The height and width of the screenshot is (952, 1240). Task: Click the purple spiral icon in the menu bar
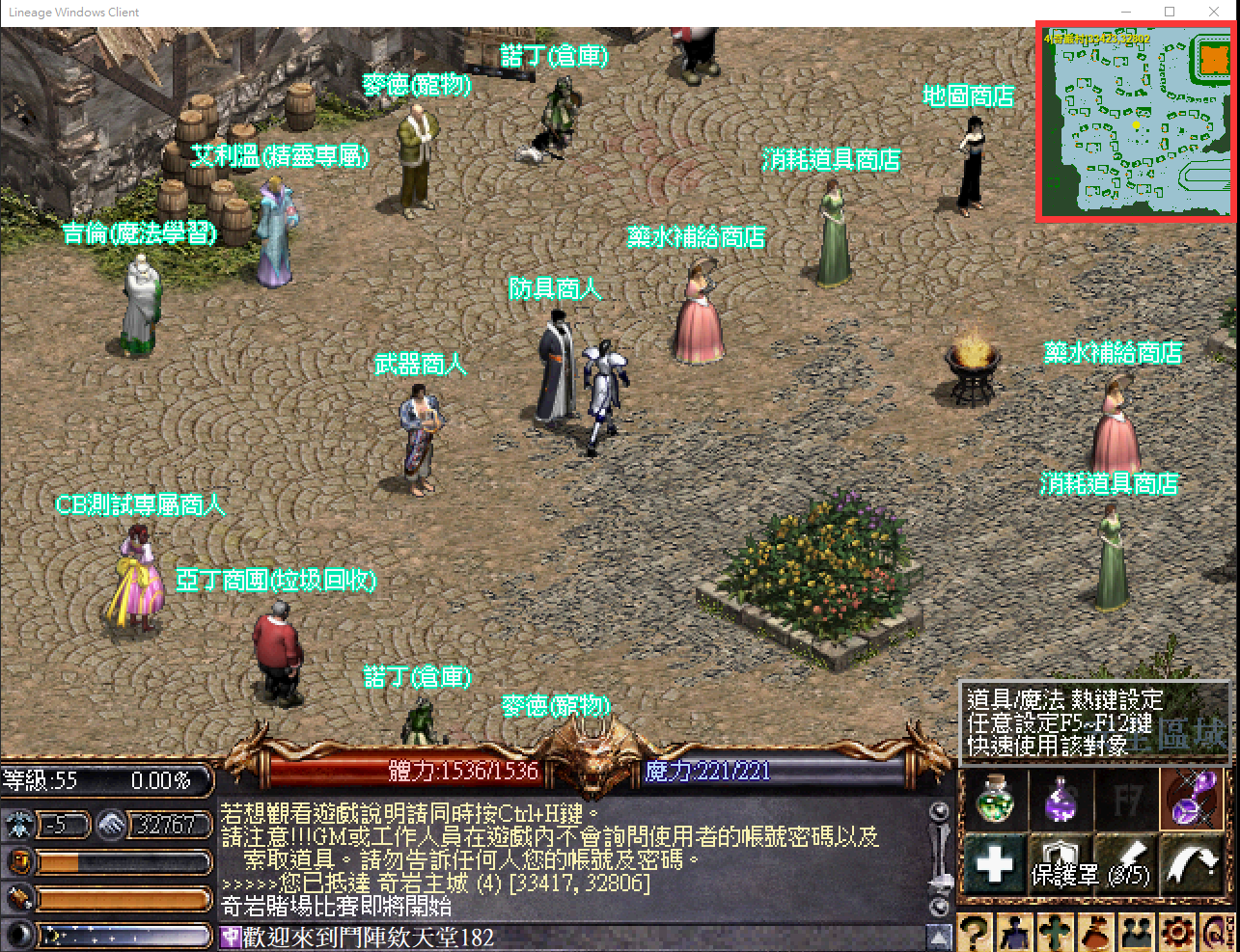[x=1216, y=933]
